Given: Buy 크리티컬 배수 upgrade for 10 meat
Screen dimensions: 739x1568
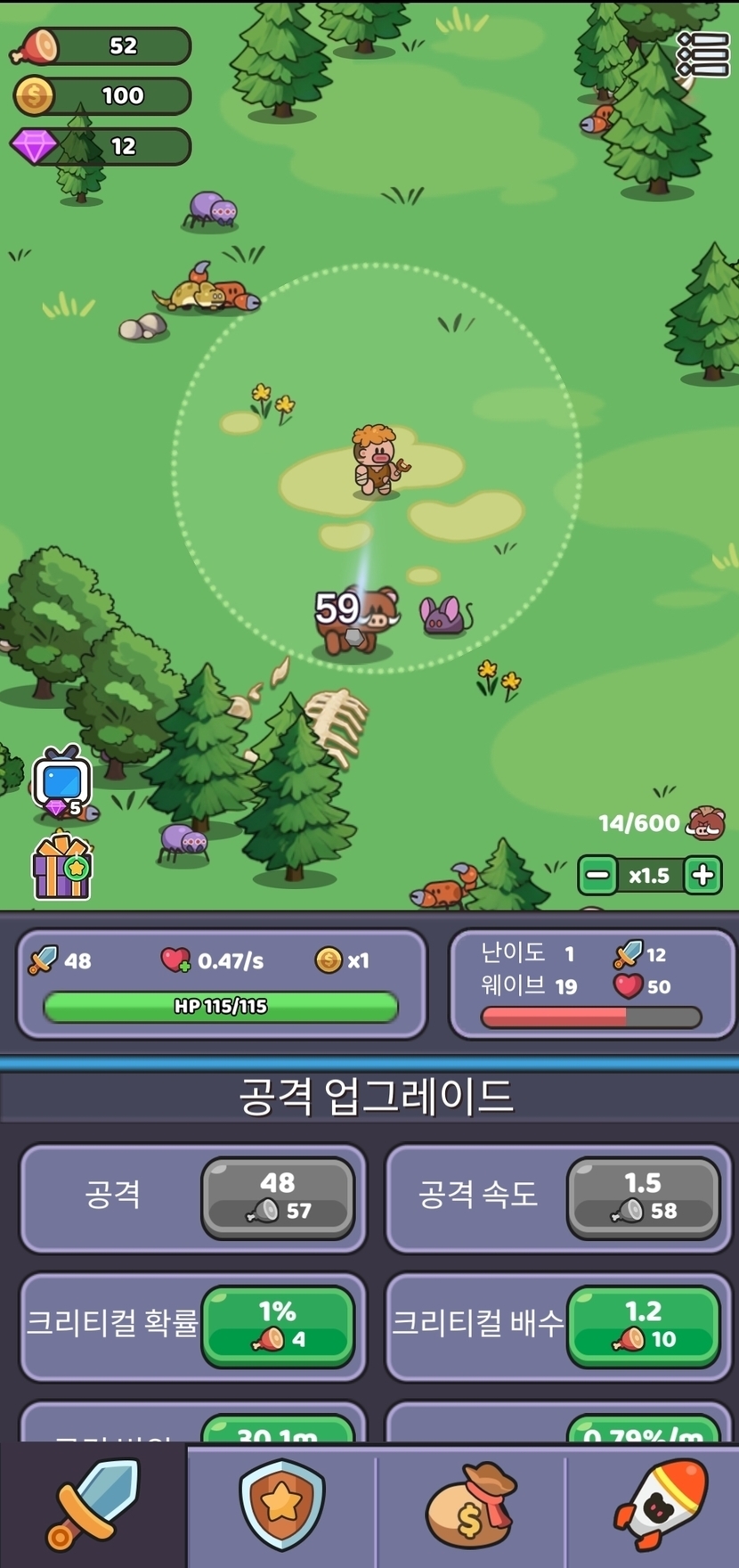Looking at the screenshot, I should (x=643, y=1326).
